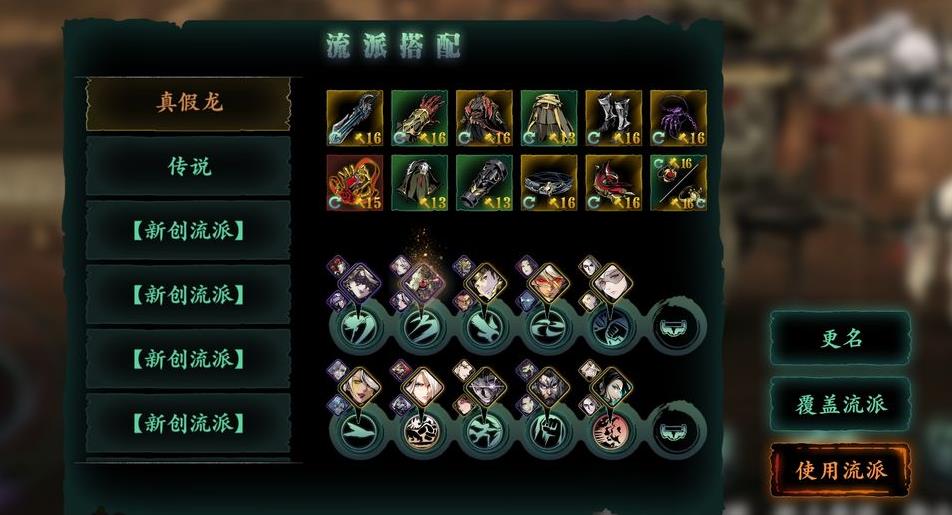The height and width of the screenshot is (515, 952).
Task: Click the black belt equipment slot
Action: 548,182
